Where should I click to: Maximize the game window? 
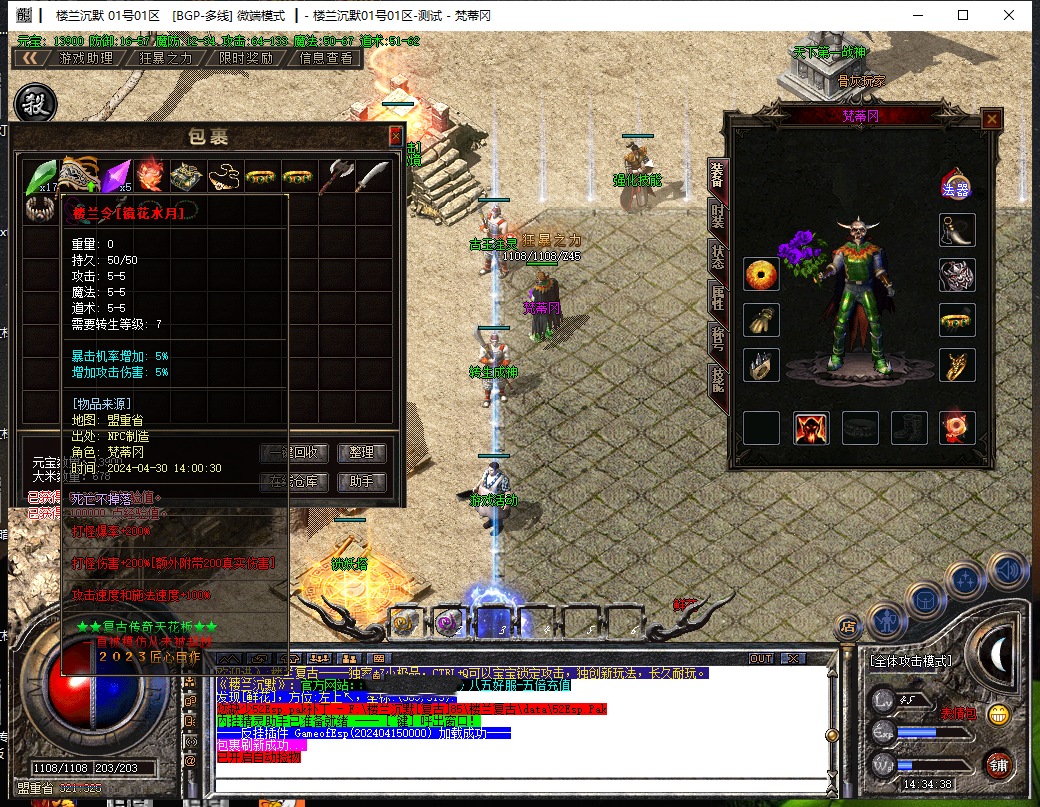click(962, 15)
